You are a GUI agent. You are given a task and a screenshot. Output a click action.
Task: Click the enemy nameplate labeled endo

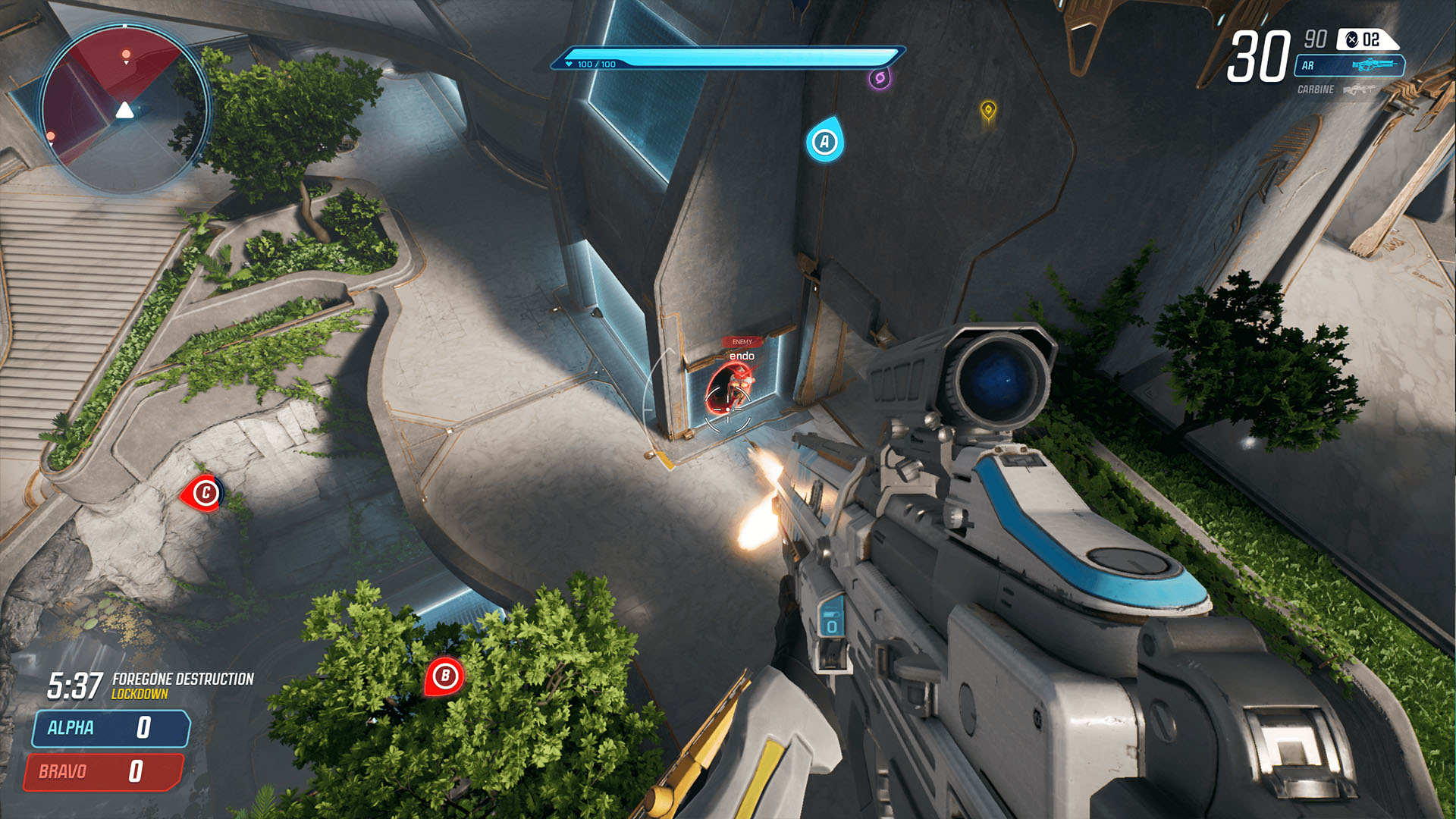click(743, 356)
